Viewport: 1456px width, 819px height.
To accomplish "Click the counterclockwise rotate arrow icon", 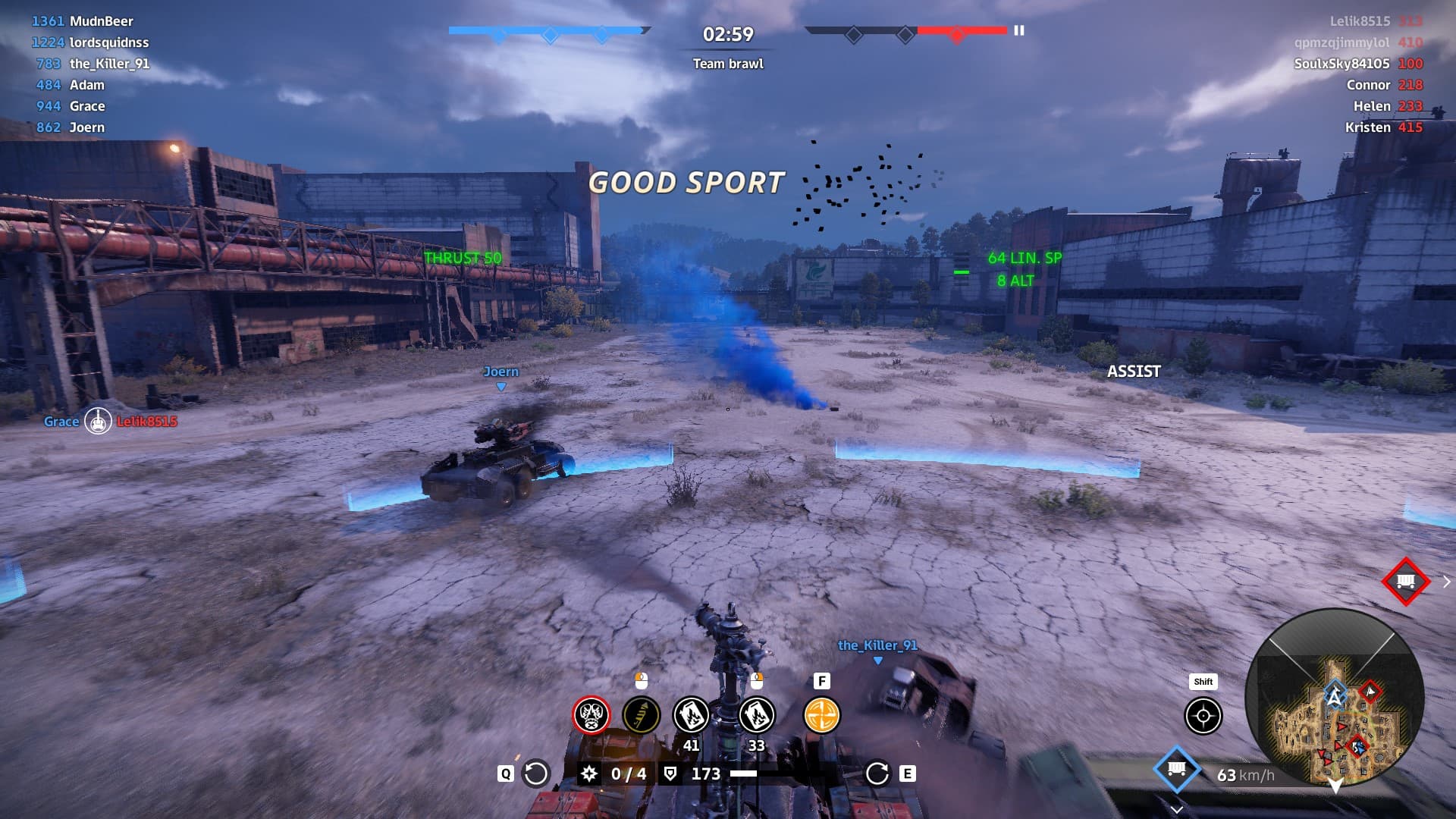I will click(536, 773).
